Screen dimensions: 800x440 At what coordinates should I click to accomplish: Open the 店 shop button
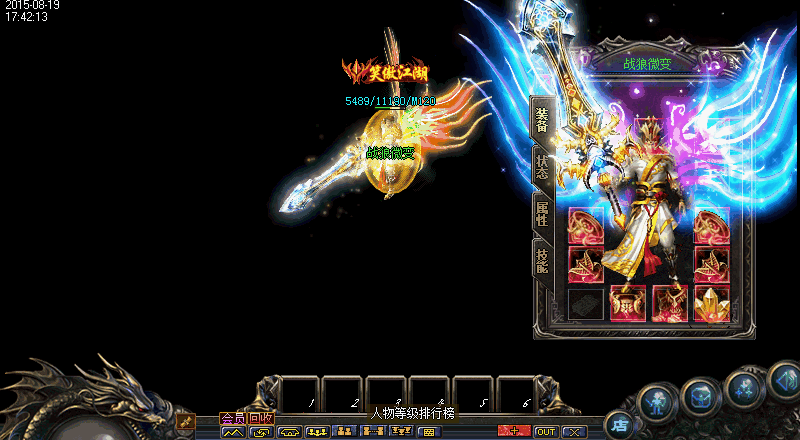(x=619, y=424)
